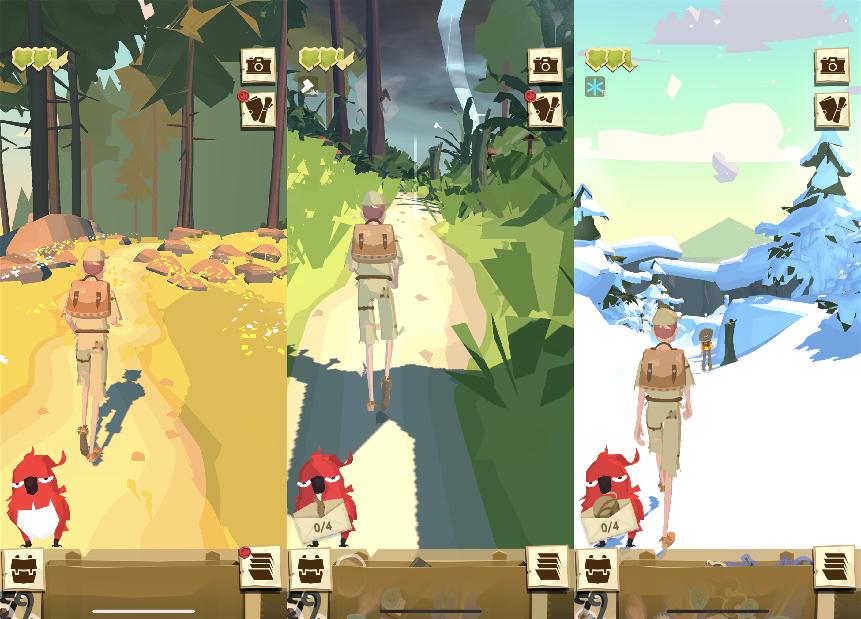Tap the red bird in the autumn forest scene
Viewport: 861px width, 619px height.
coord(38,497)
